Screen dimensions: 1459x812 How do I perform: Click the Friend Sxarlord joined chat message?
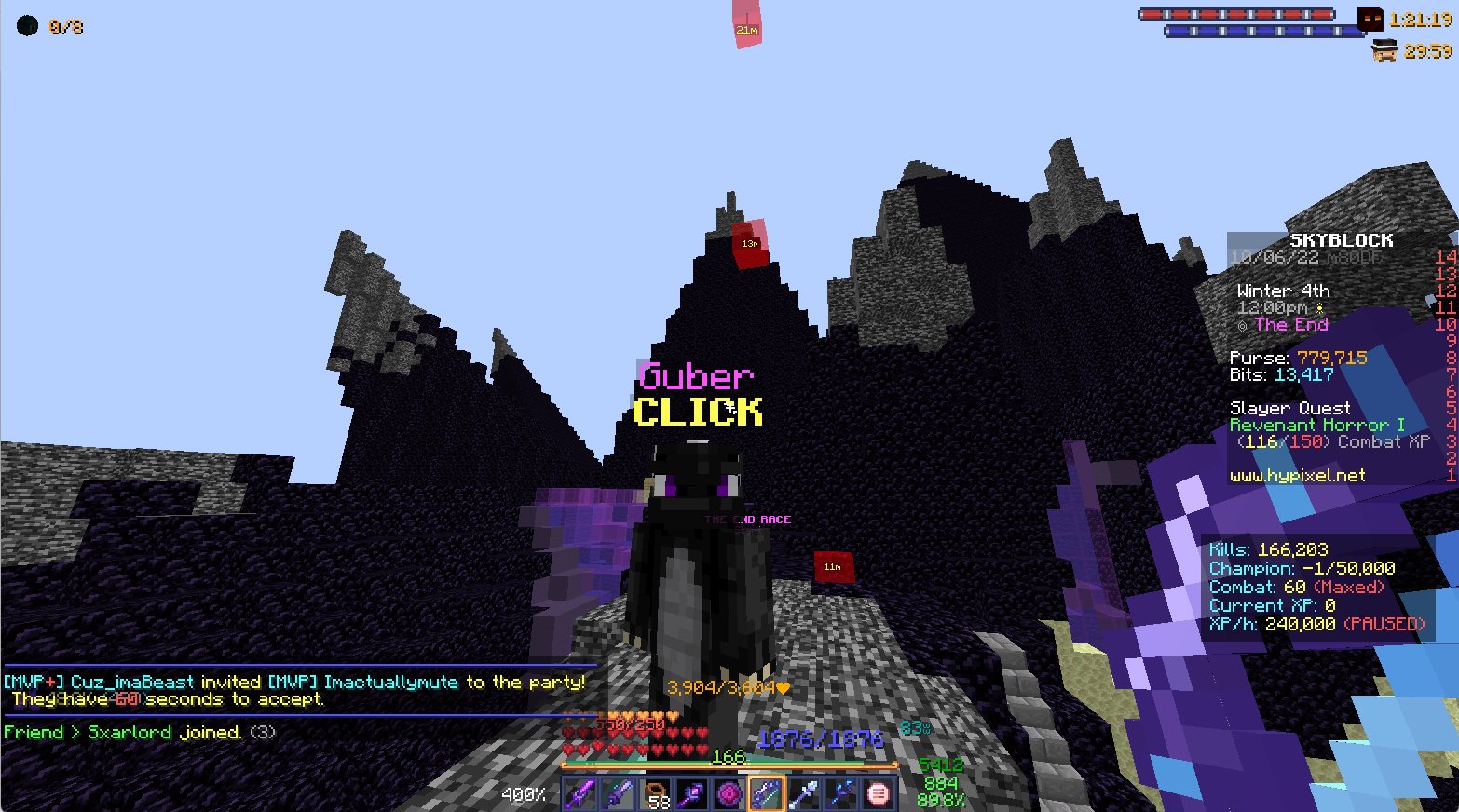[x=136, y=732]
